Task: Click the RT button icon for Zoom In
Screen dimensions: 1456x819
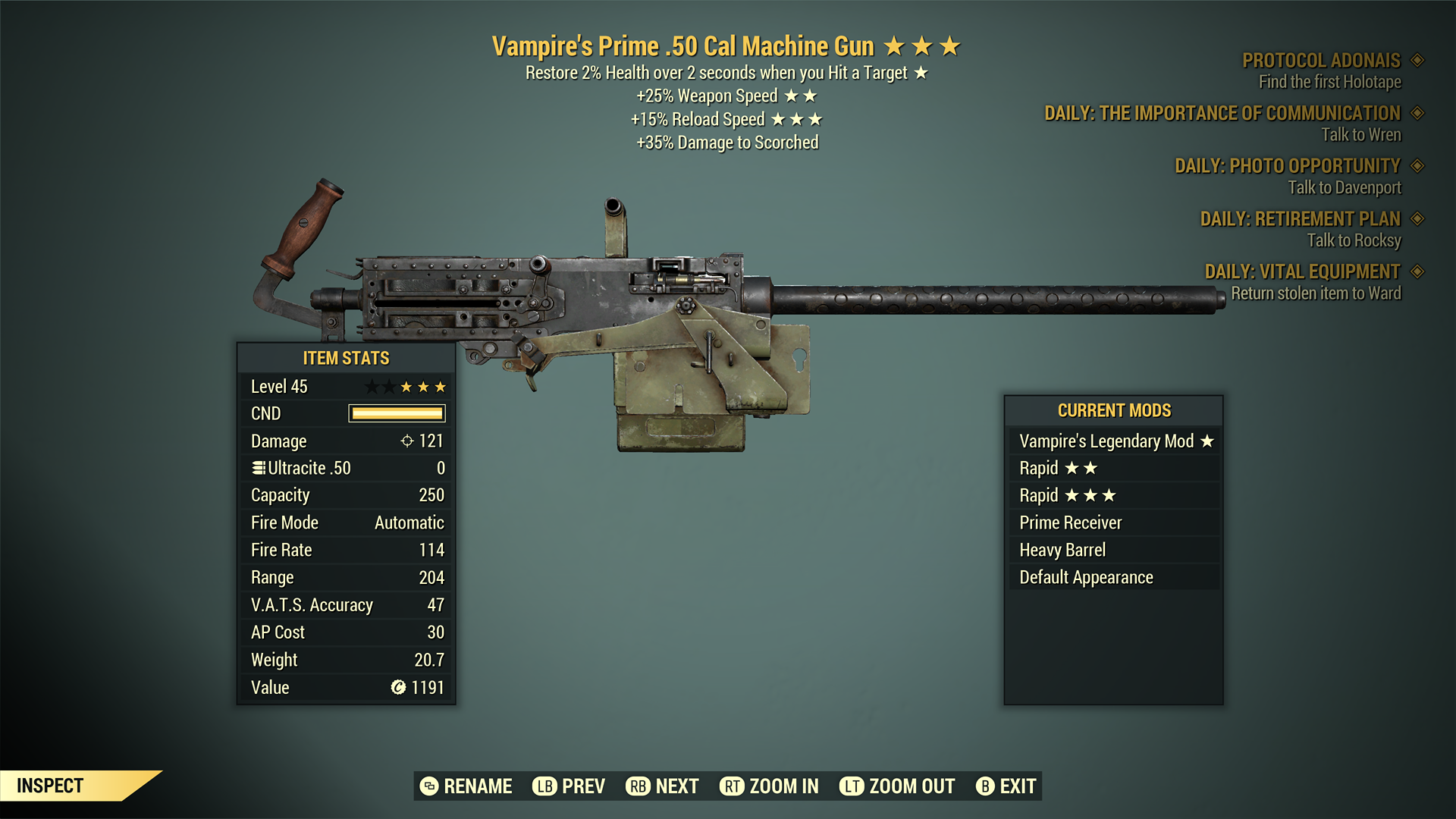Action: pos(731,786)
